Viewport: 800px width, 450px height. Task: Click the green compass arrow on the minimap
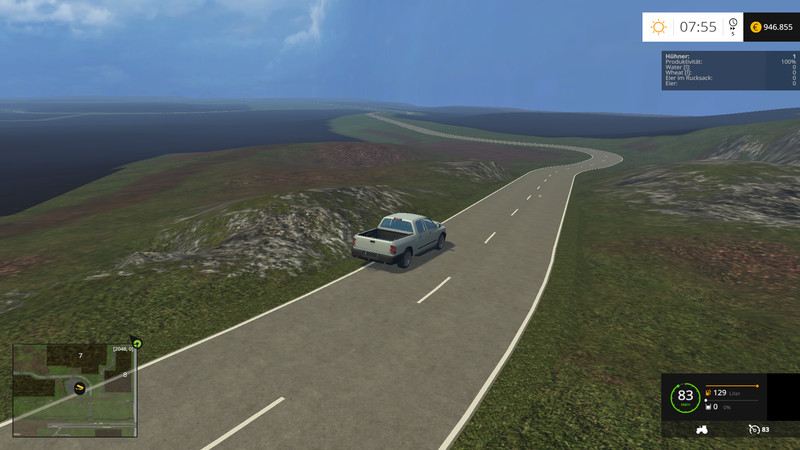pyautogui.click(x=137, y=343)
